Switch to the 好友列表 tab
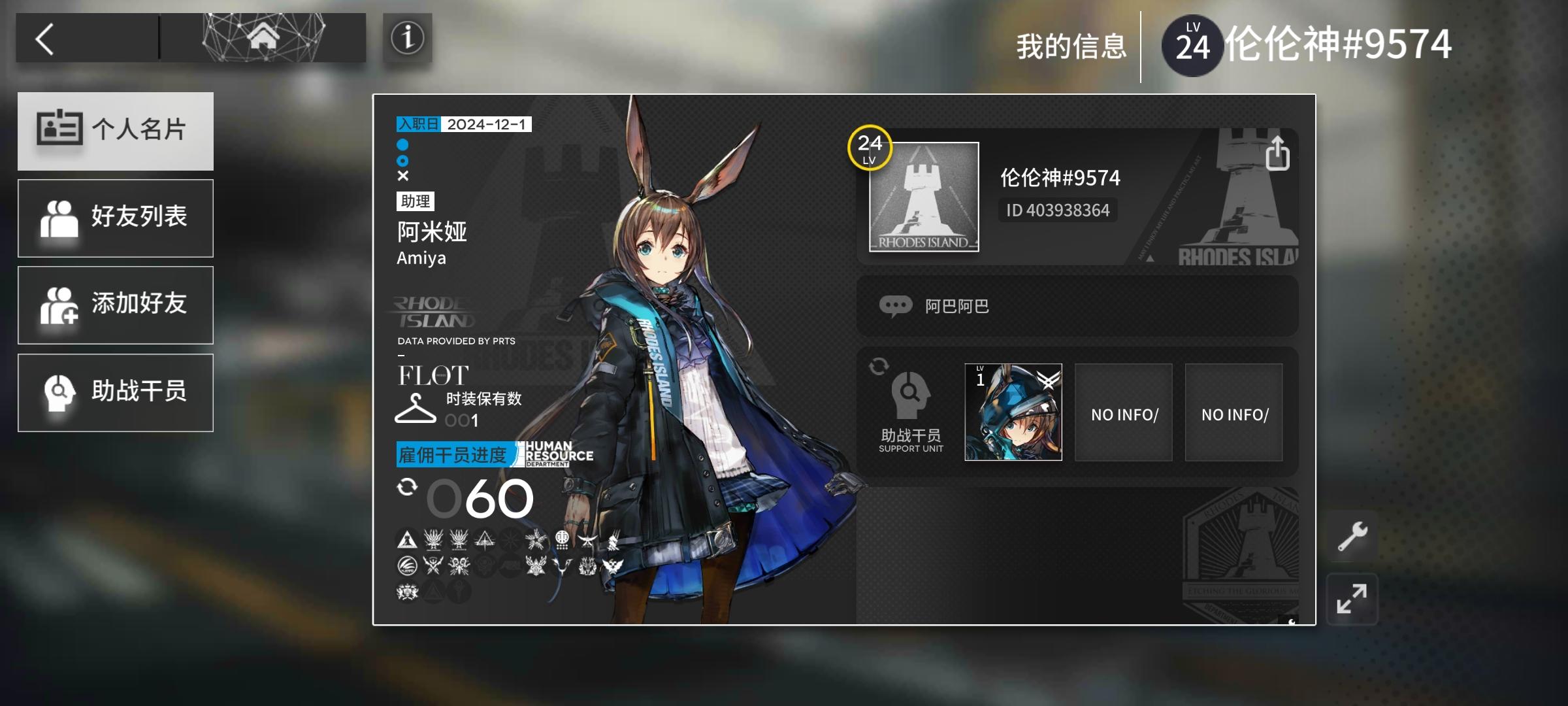Image resolution: width=1568 pixels, height=706 pixels. (116, 217)
